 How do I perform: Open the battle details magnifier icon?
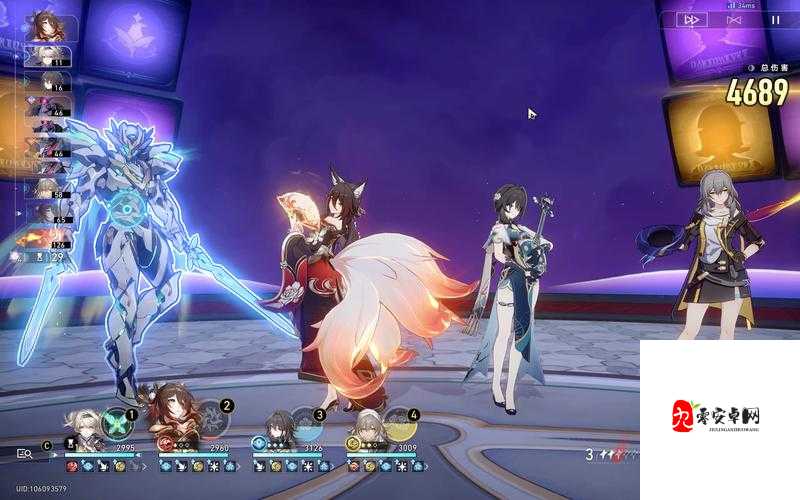point(24,453)
